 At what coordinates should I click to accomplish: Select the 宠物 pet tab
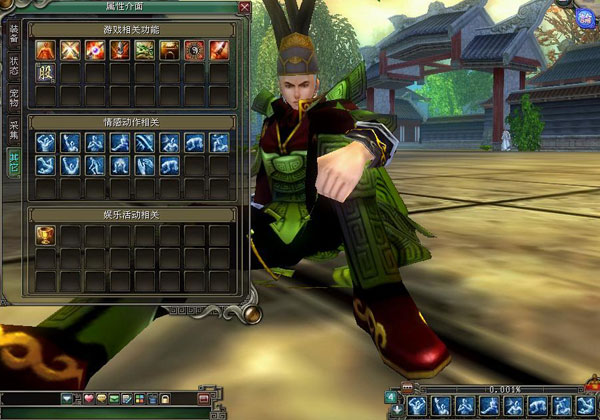[x=14, y=98]
